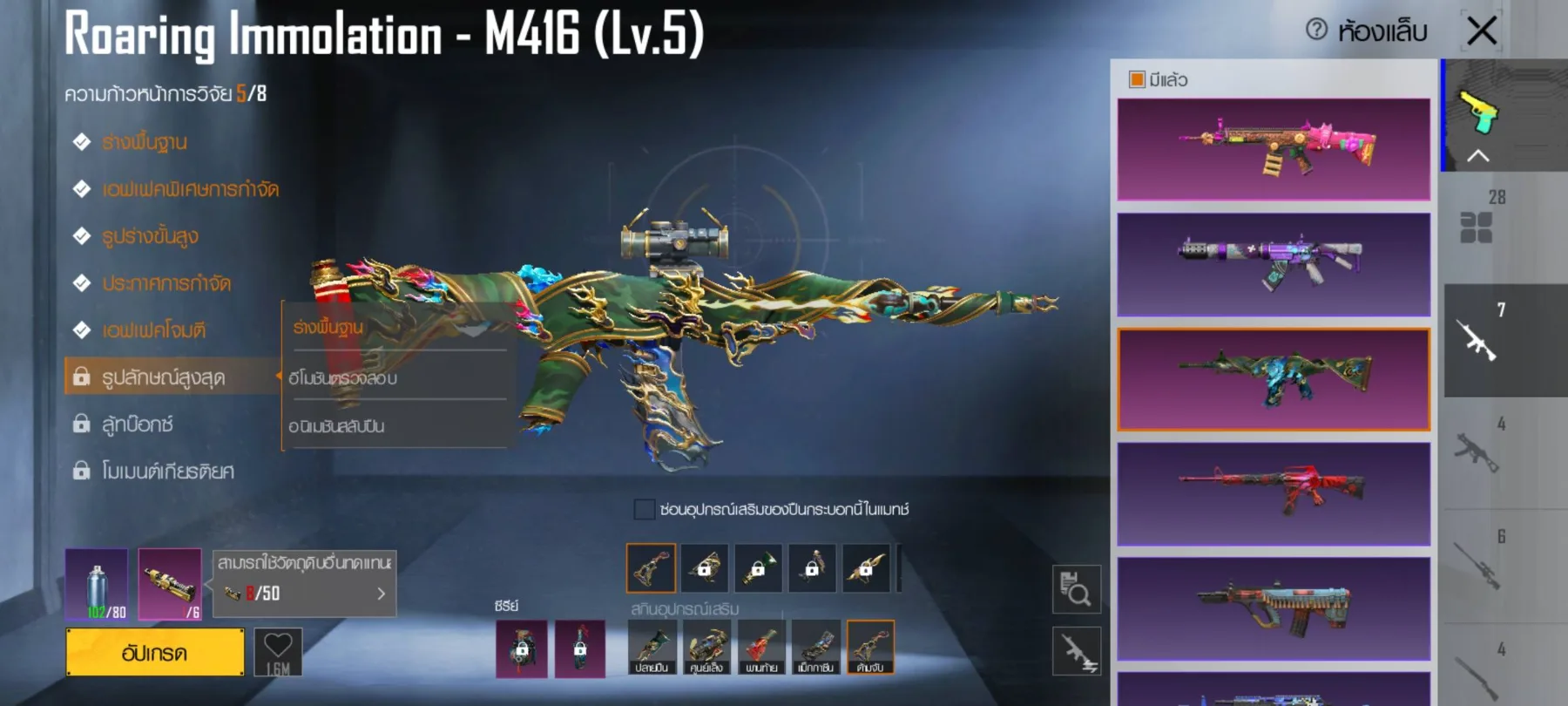Open the substitute materials 8/50 panel
This screenshot has height=706, width=1568.
click(x=304, y=584)
